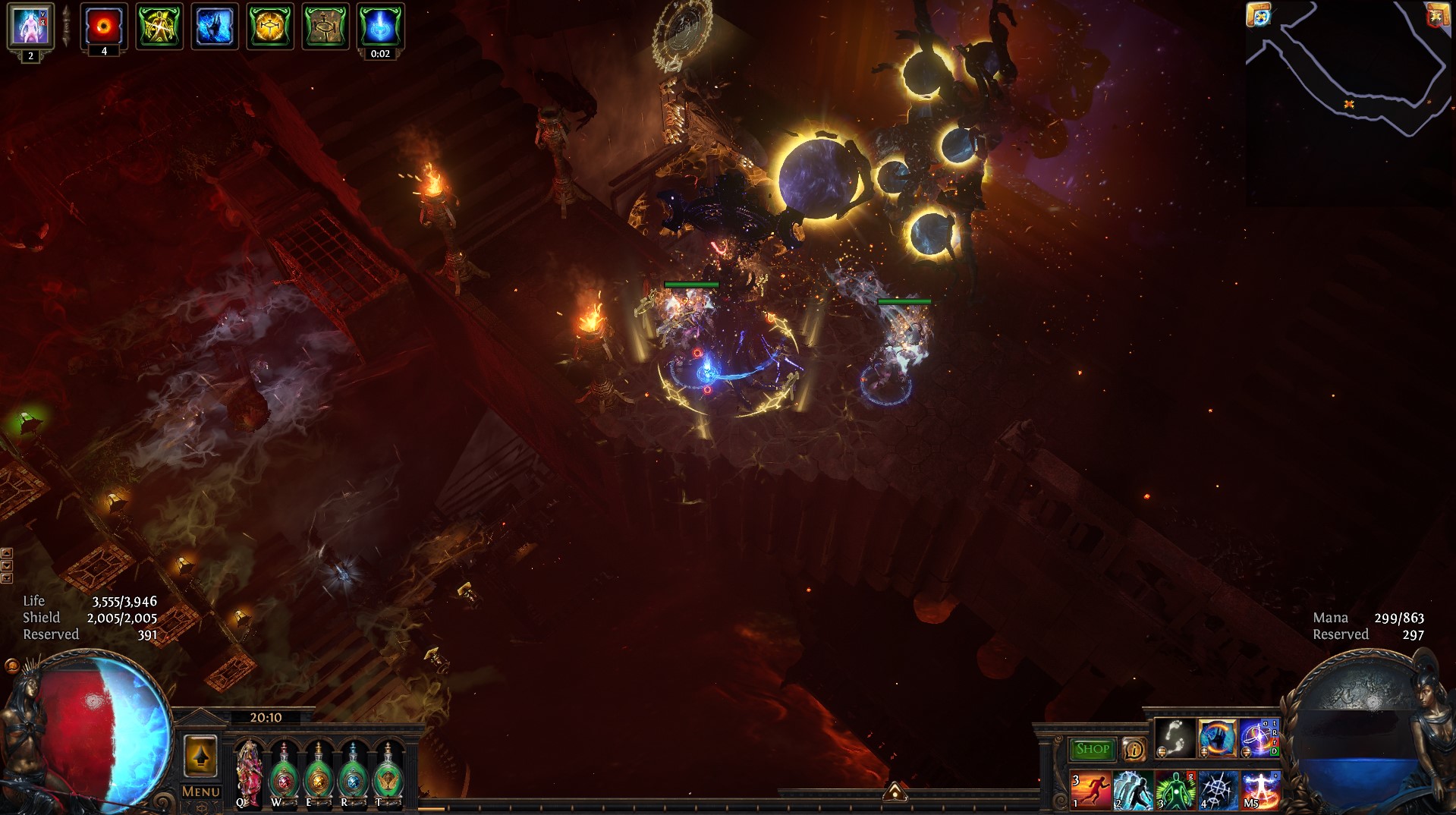Screen dimensions: 1456x815
Task: Activate the flaming-circle figure skill on M5
Action: pyautogui.click(x=1259, y=790)
